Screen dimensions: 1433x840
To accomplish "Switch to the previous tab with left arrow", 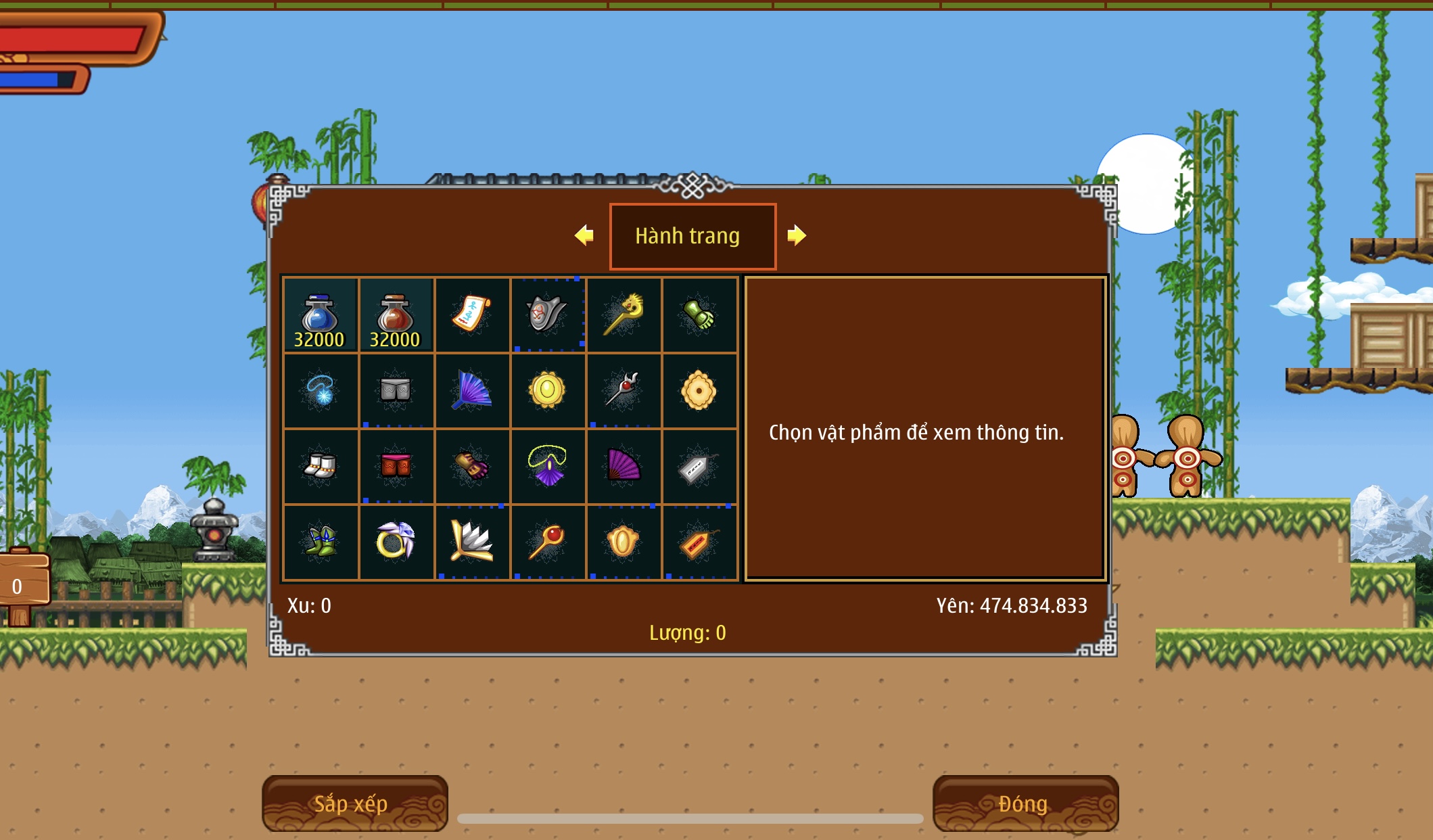I will pos(584,235).
